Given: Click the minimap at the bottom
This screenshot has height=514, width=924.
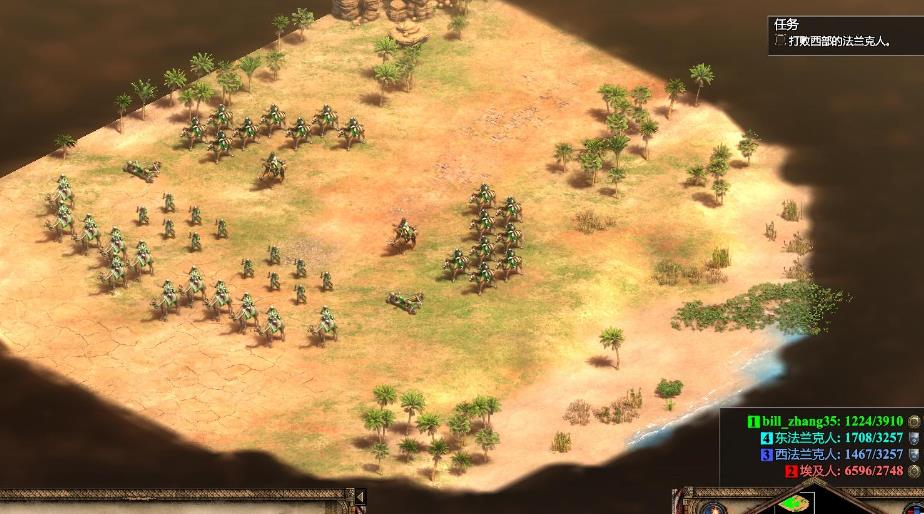Looking at the screenshot, I should point(795,503).
